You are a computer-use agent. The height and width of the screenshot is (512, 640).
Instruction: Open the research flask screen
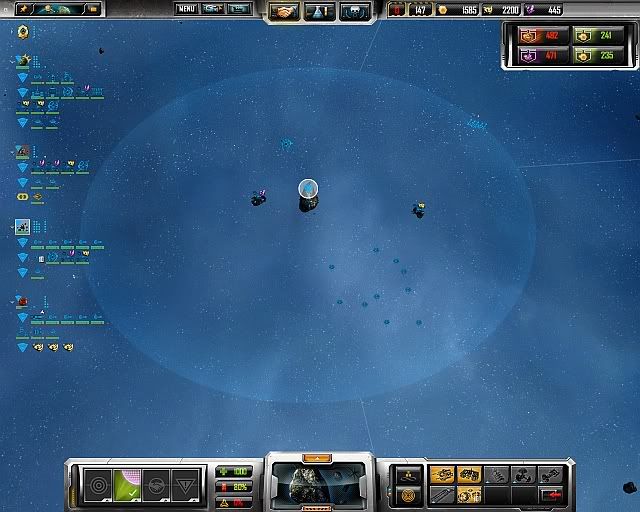coord(320,12)
